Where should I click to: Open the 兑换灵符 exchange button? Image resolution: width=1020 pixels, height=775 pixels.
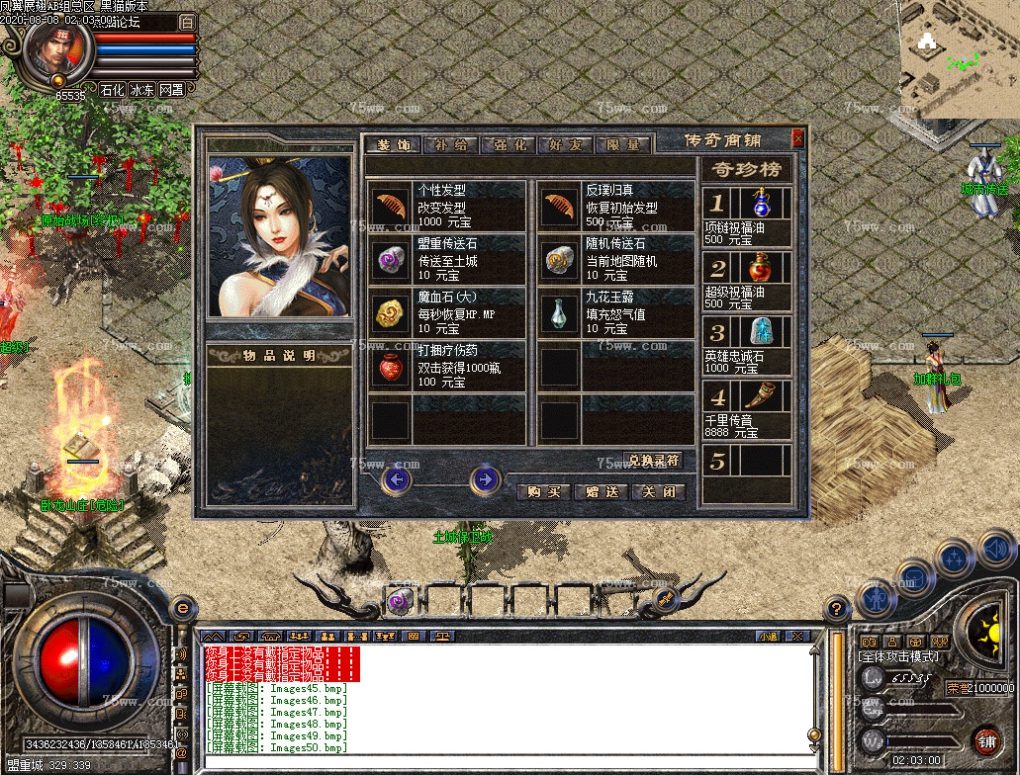coord(653,461)
